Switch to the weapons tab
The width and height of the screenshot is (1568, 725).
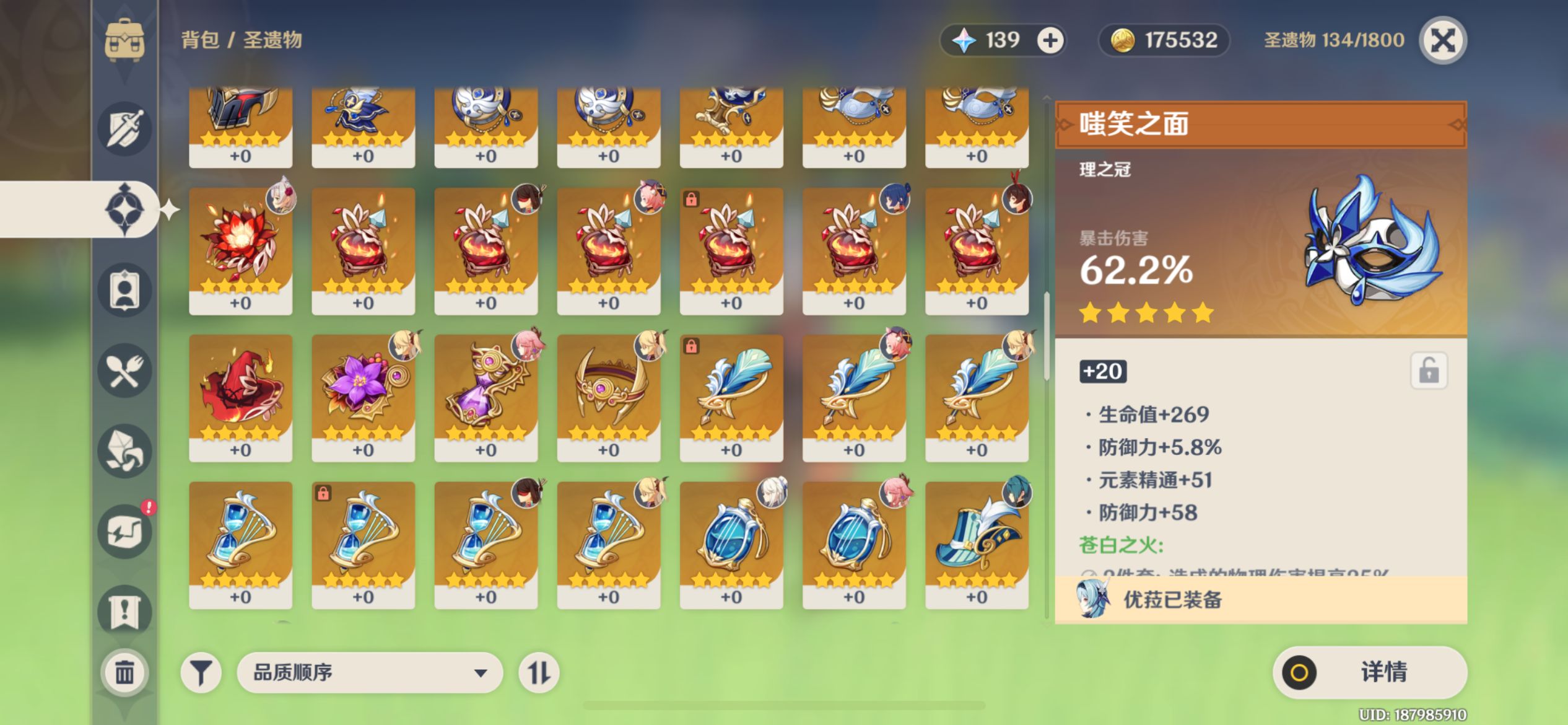pyautogui.click(x=124, y=129)
